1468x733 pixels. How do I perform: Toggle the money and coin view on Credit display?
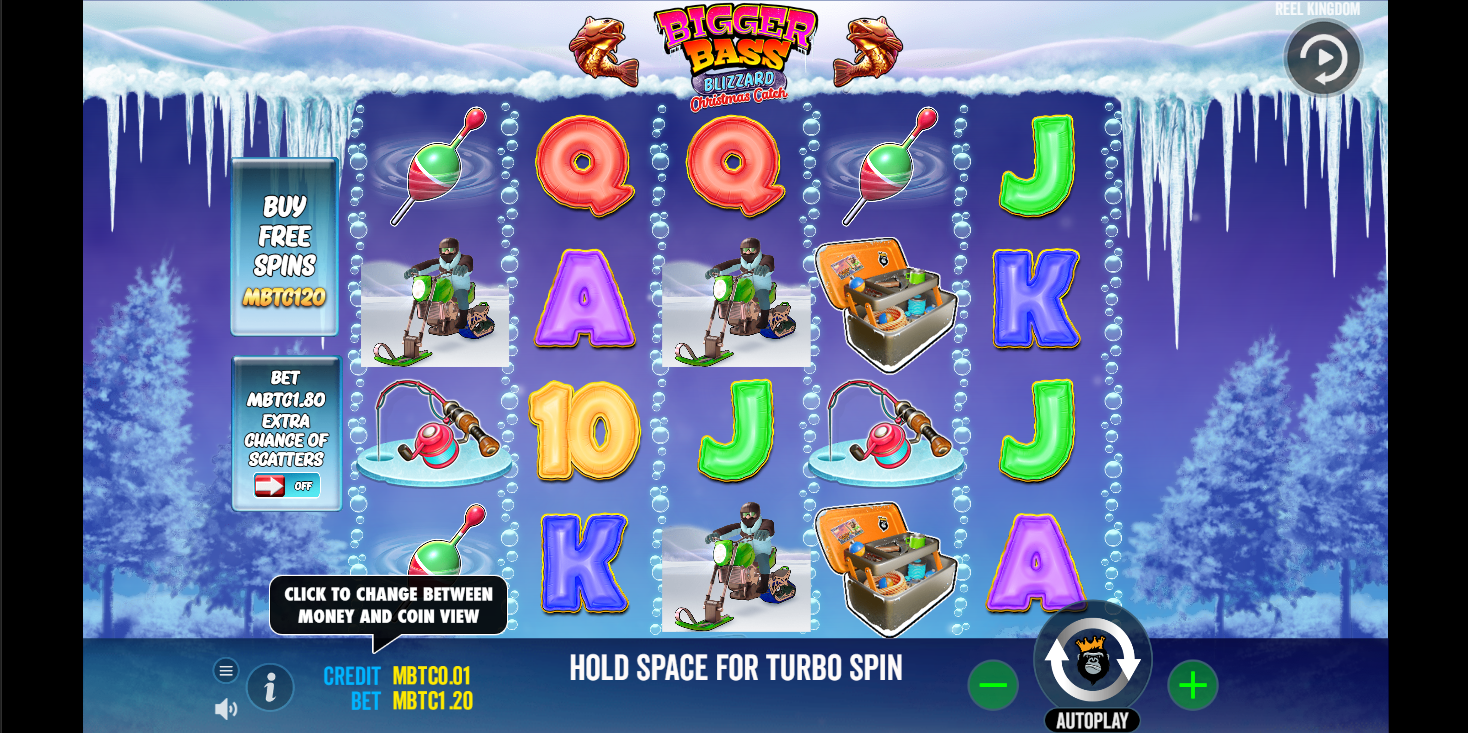click(x=392, y=676)
